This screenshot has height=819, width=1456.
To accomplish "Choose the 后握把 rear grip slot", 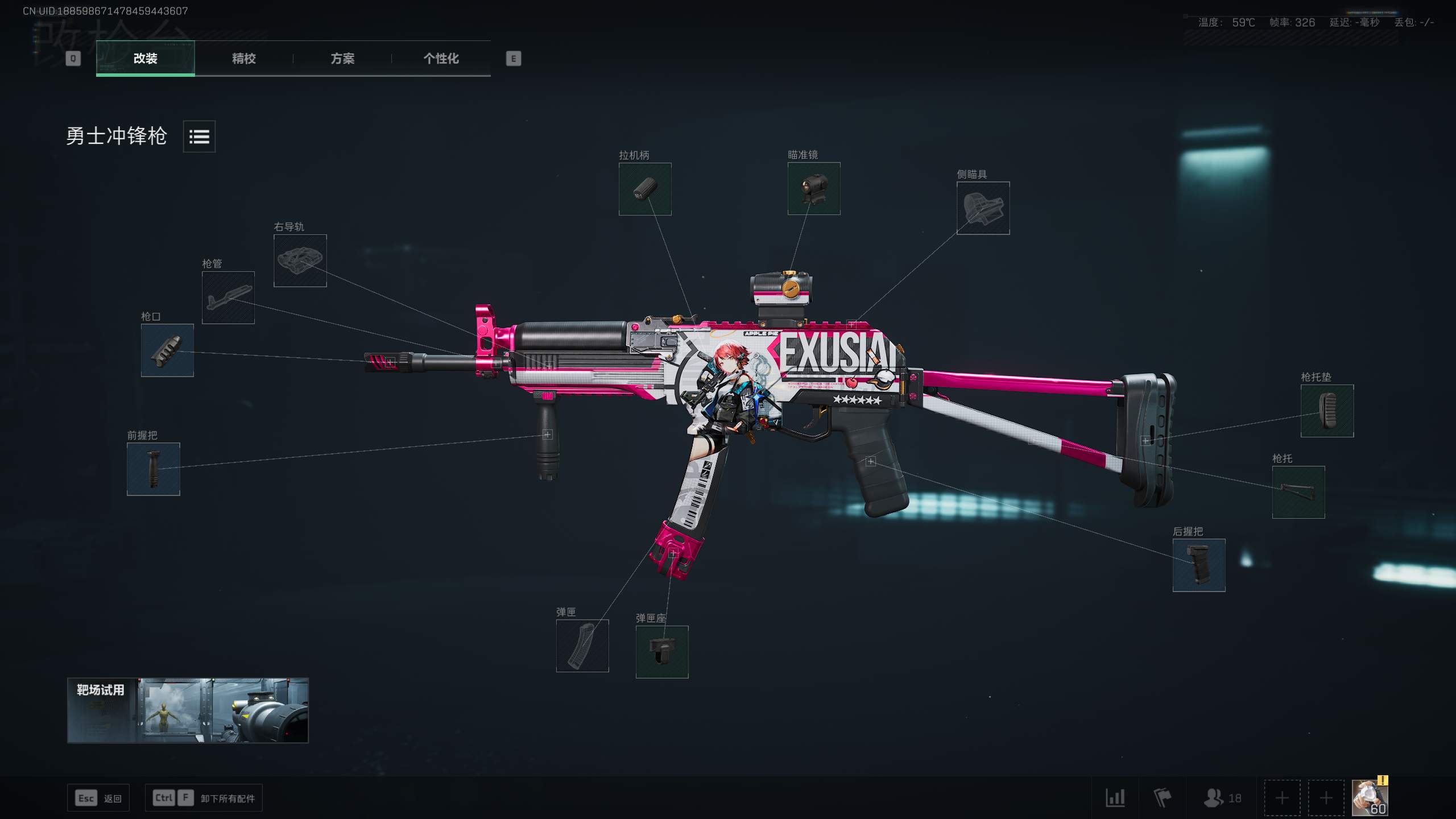I will tap(1199, 565).
